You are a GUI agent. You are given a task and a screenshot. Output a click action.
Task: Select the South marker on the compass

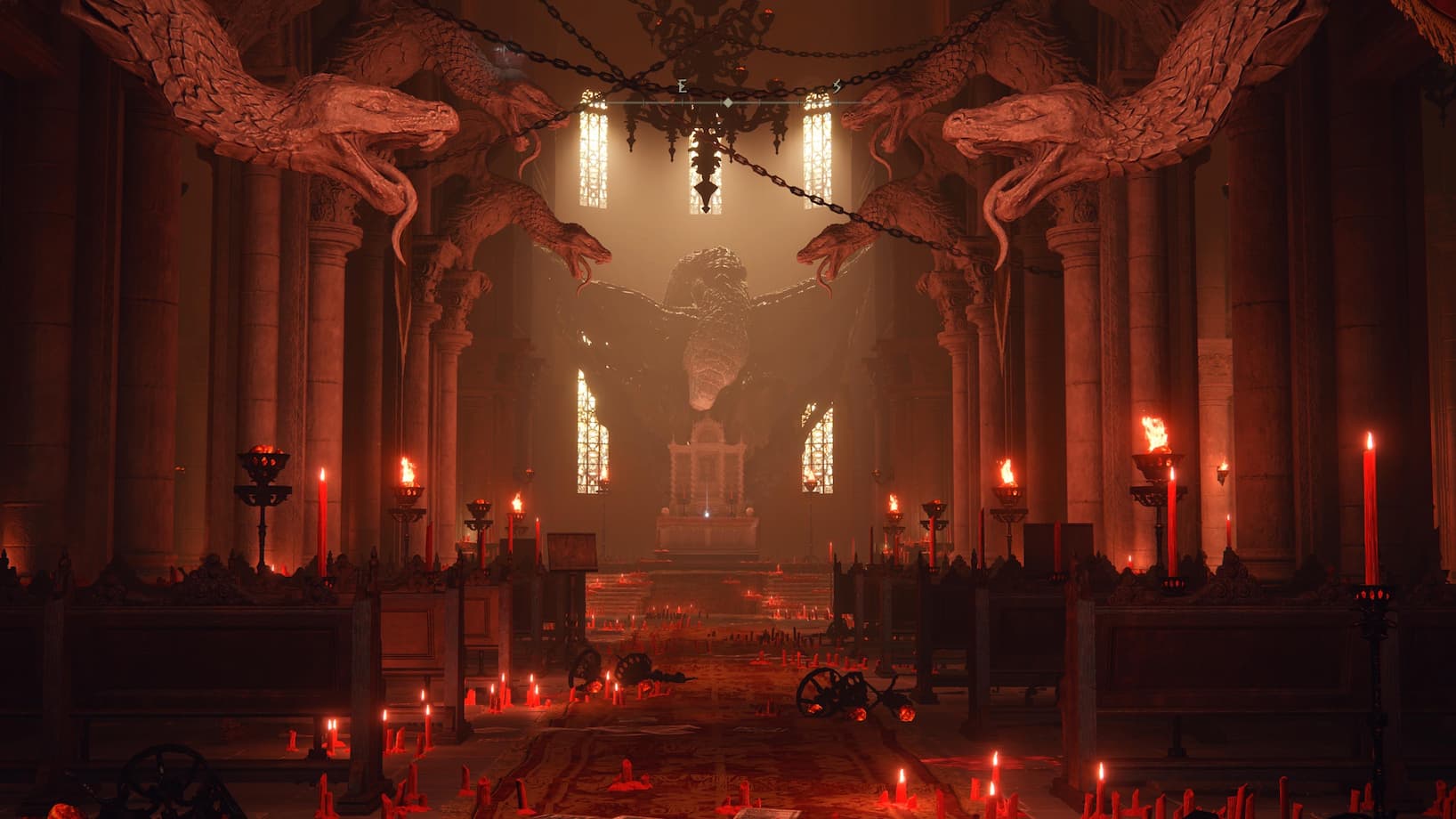pyautogui.click(x=837, y=86)
